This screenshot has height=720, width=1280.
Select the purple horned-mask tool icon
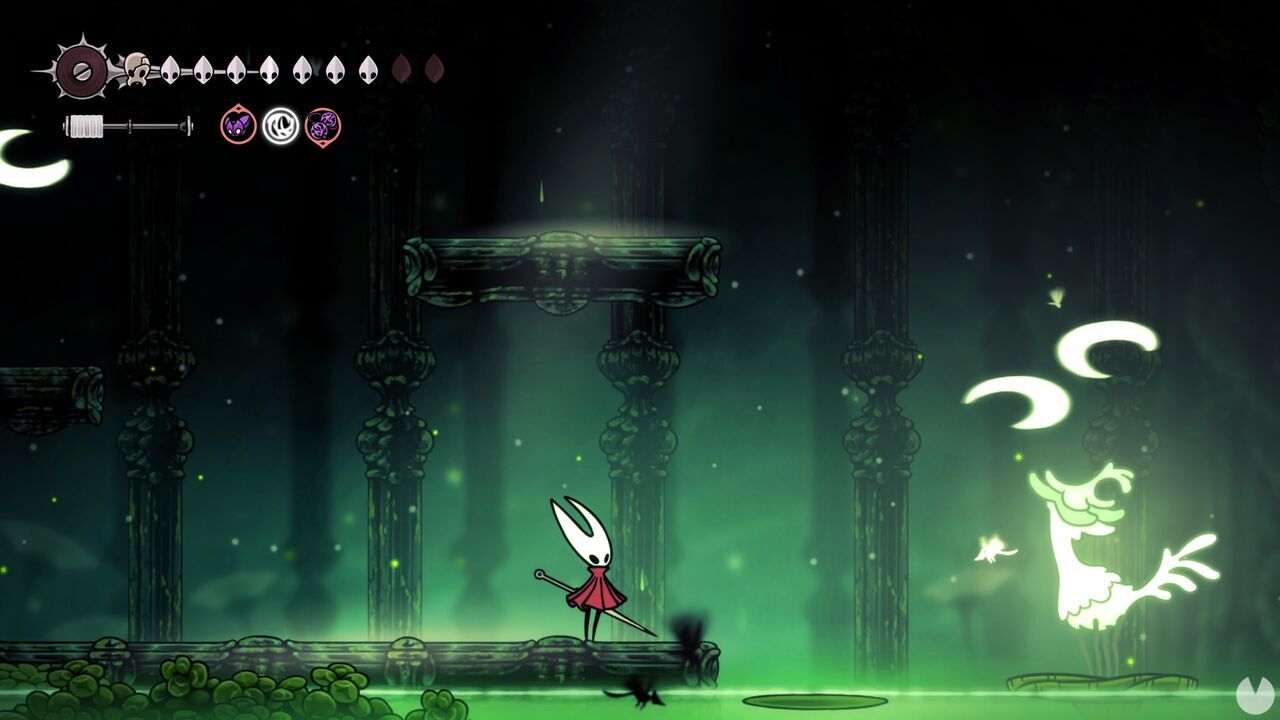[238, 126]
